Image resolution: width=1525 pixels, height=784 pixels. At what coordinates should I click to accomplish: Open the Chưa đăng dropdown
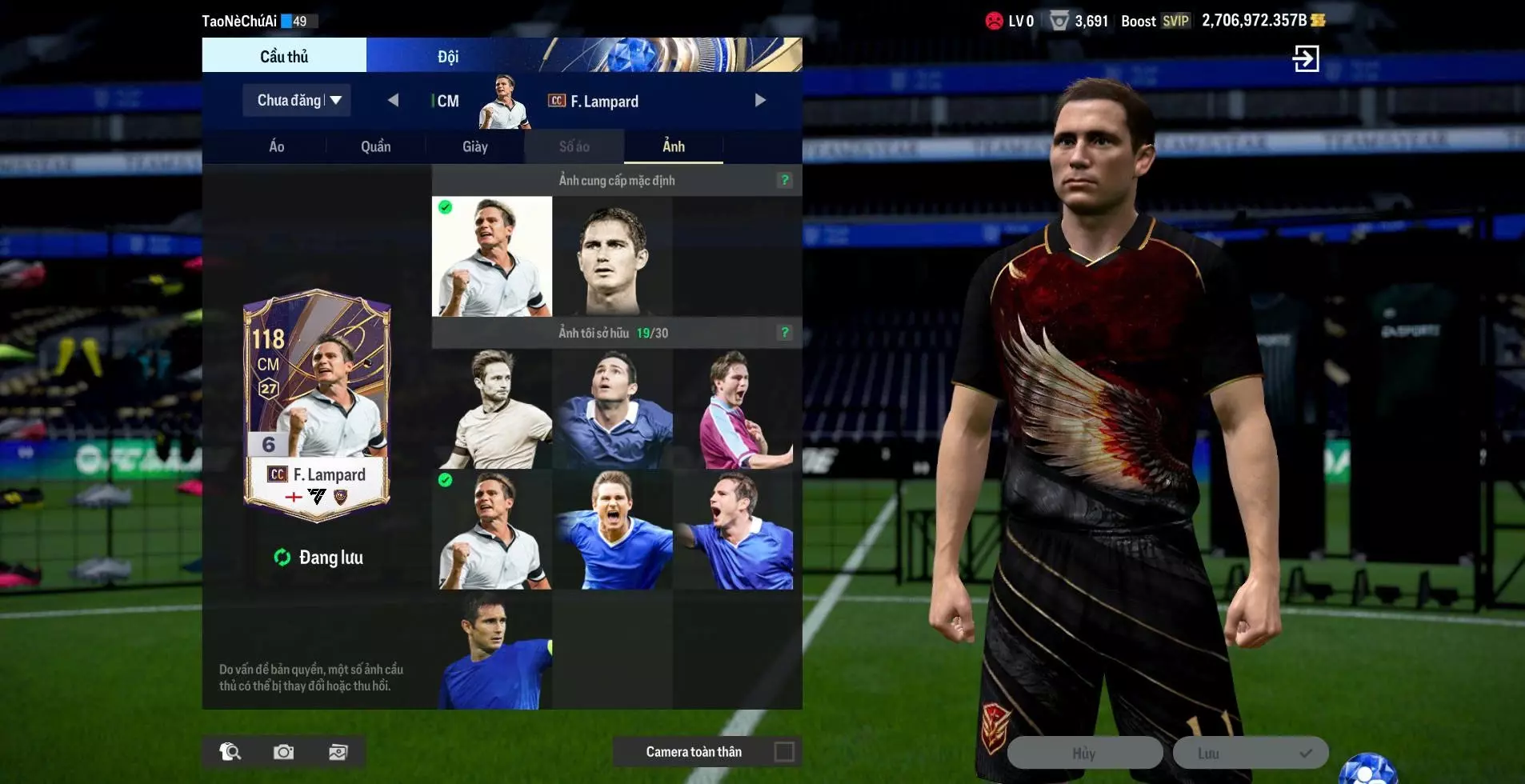coord(297,101)
